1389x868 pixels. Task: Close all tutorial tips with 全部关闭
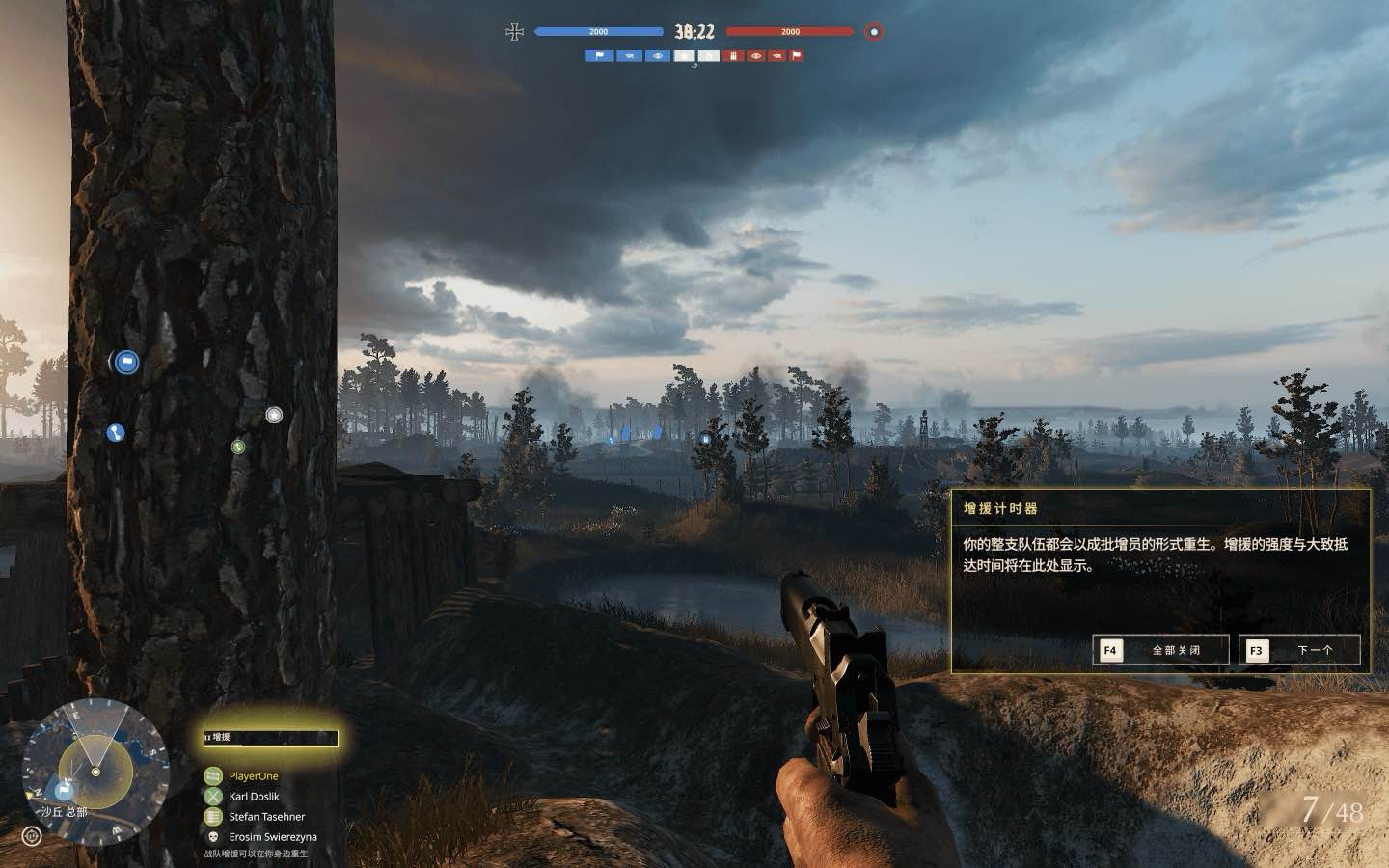[x=1160, y=650]
